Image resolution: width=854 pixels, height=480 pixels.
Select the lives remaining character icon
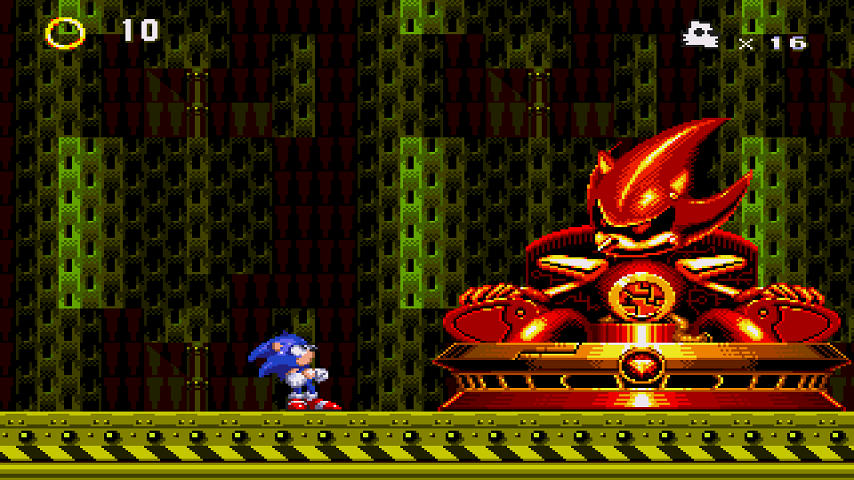(x=700, y=36)
